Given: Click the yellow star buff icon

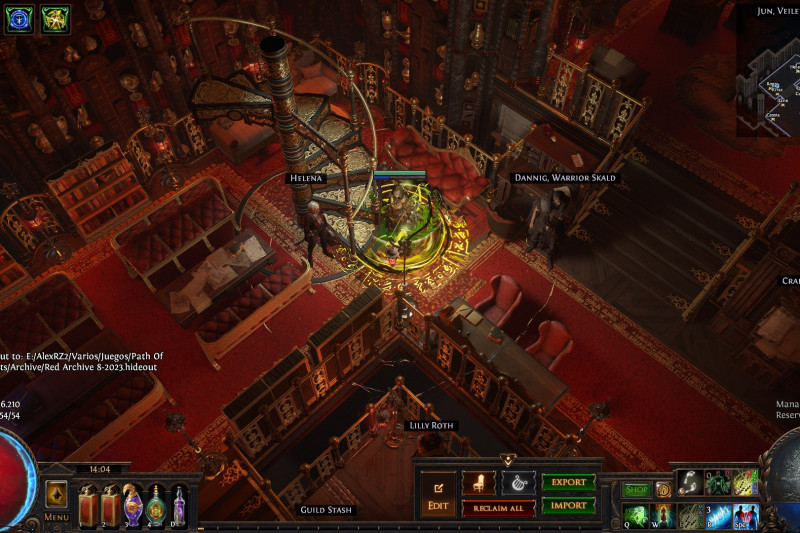Looking at the screenshot, I should point(54,19).
